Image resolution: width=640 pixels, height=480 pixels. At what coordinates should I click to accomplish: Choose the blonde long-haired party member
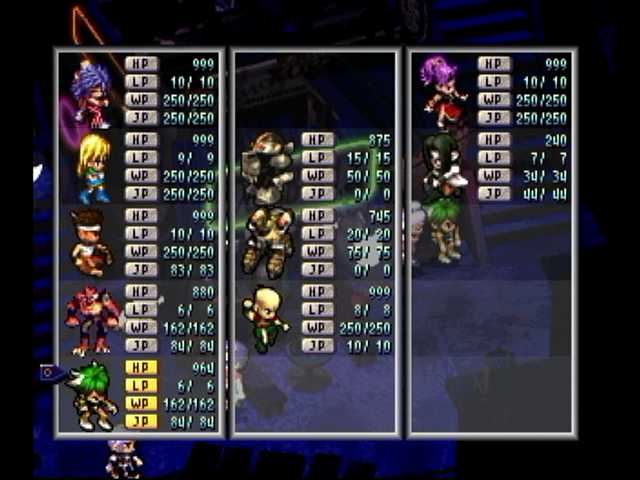pos(93,168)
